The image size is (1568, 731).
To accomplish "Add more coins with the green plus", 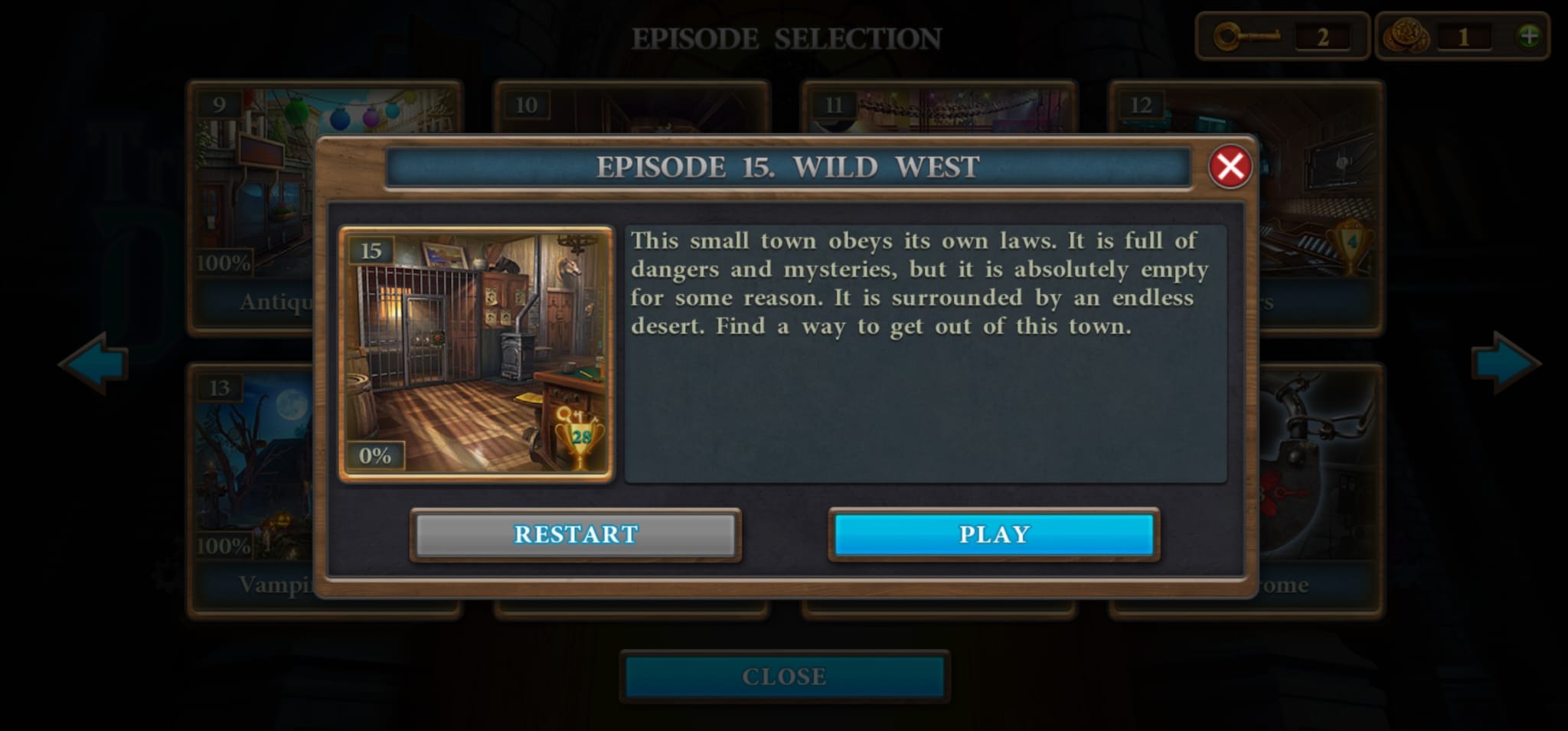I will tap(1528, 36).
